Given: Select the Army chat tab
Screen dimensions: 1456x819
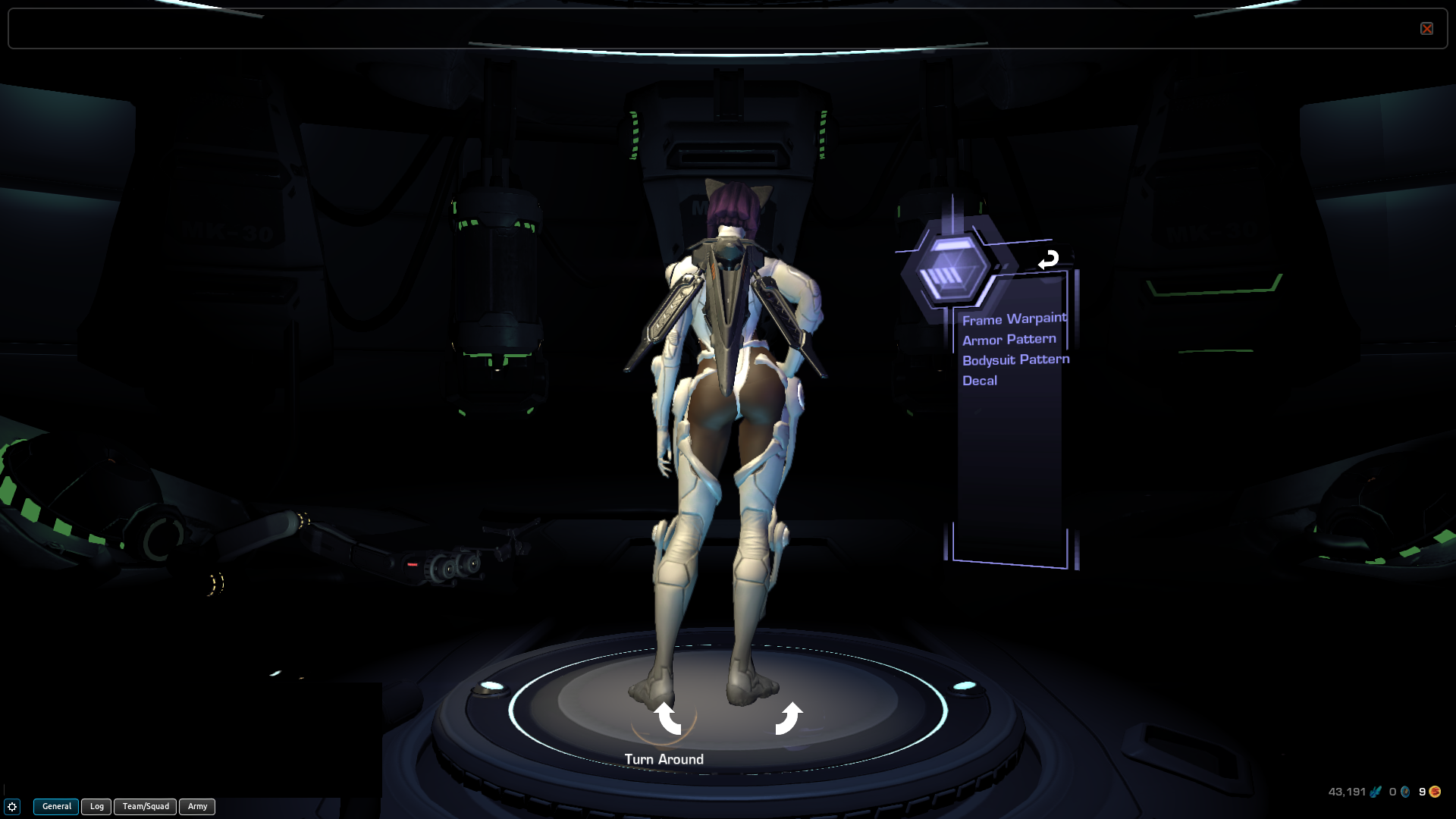Looking at the screenshot, I should click(x=197, y=806).
